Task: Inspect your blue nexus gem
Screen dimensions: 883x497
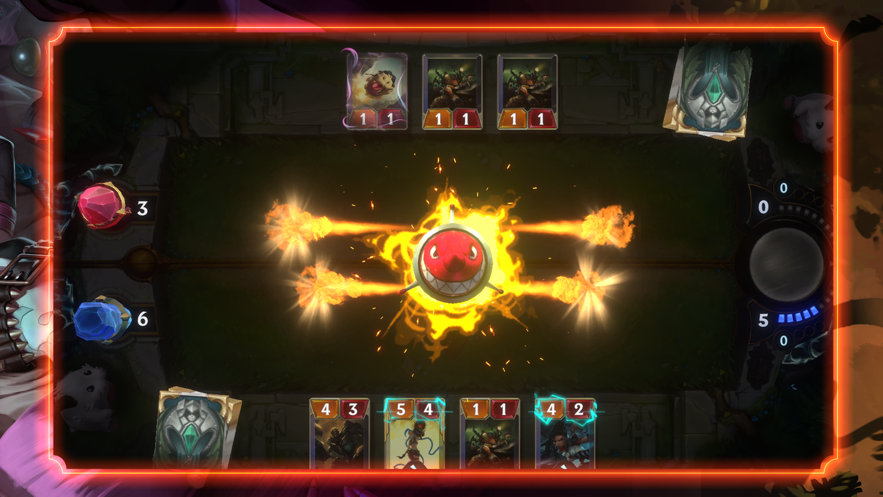Action: click(x=101, y=320)
